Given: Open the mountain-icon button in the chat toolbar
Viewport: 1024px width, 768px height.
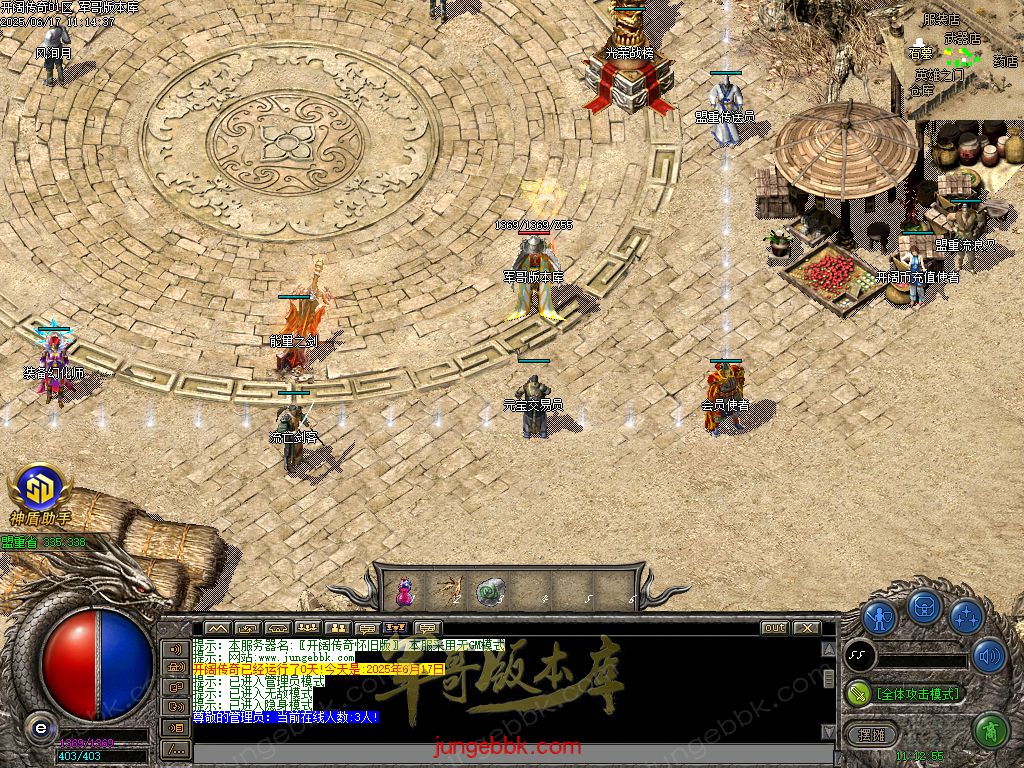Looking at the screenshot, I should [217, 628].
